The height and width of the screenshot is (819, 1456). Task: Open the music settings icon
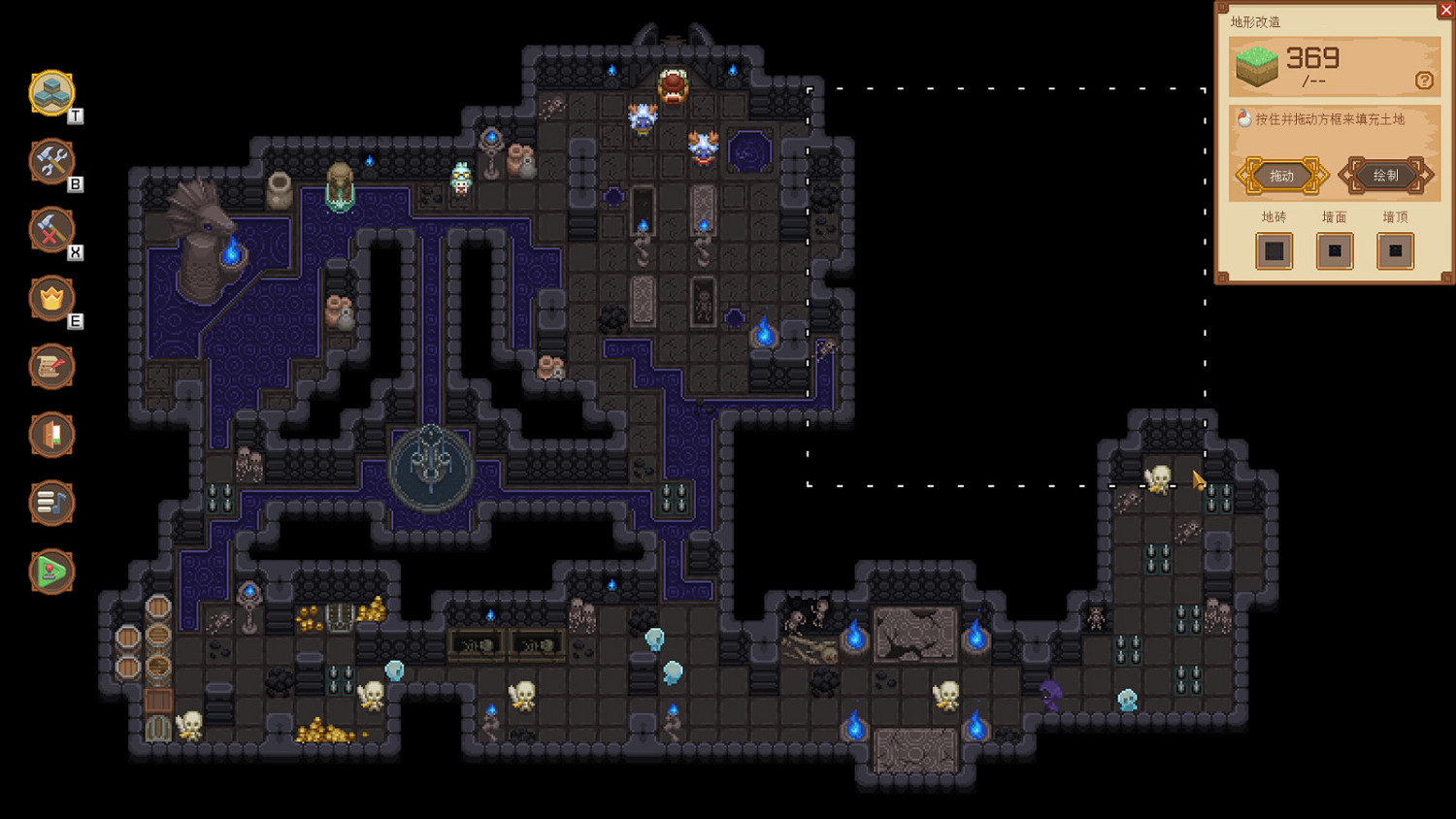52,504
